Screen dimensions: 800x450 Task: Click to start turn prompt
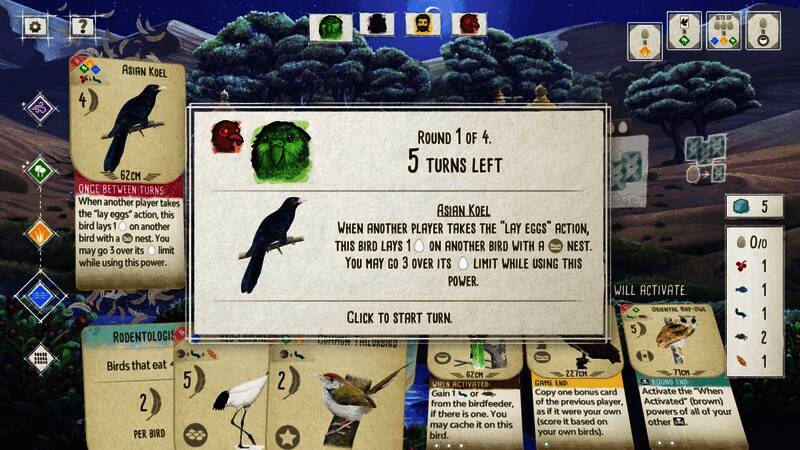(x=399, y=317)
